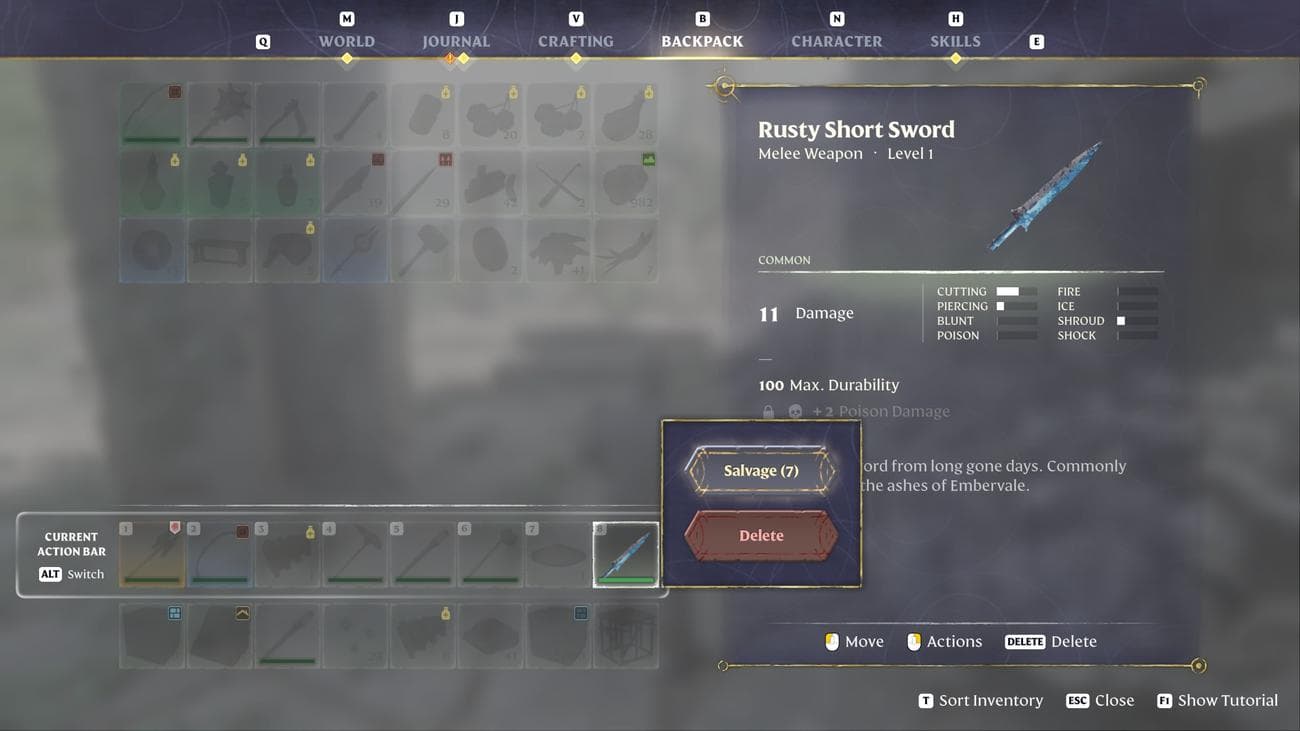
Task: Select the bow in action bar slot 2
Action: pyautogui.click(x=220, y=554)
